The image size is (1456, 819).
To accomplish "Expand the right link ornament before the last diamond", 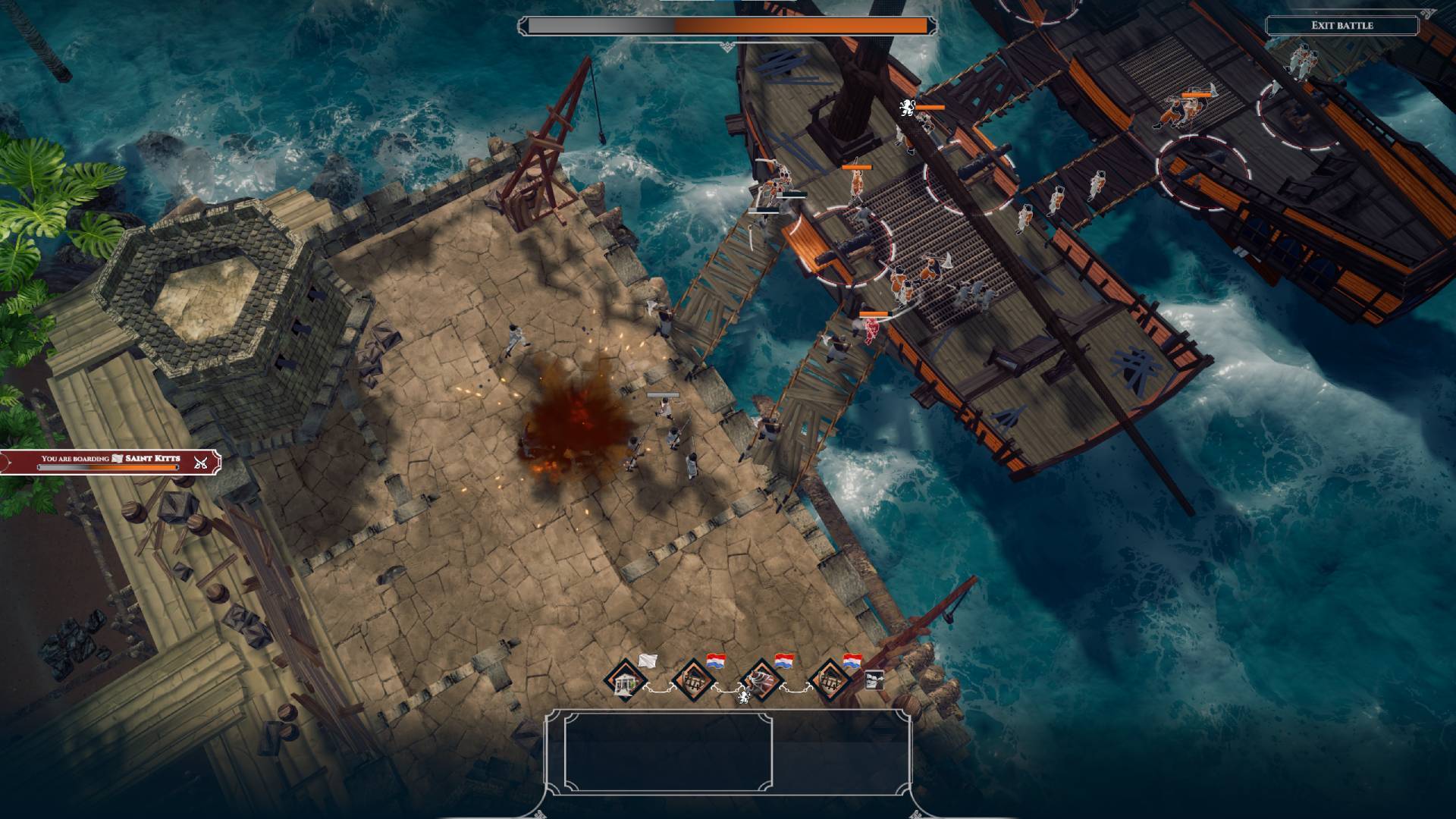I will pyautogui.click(x=795, y=689).
